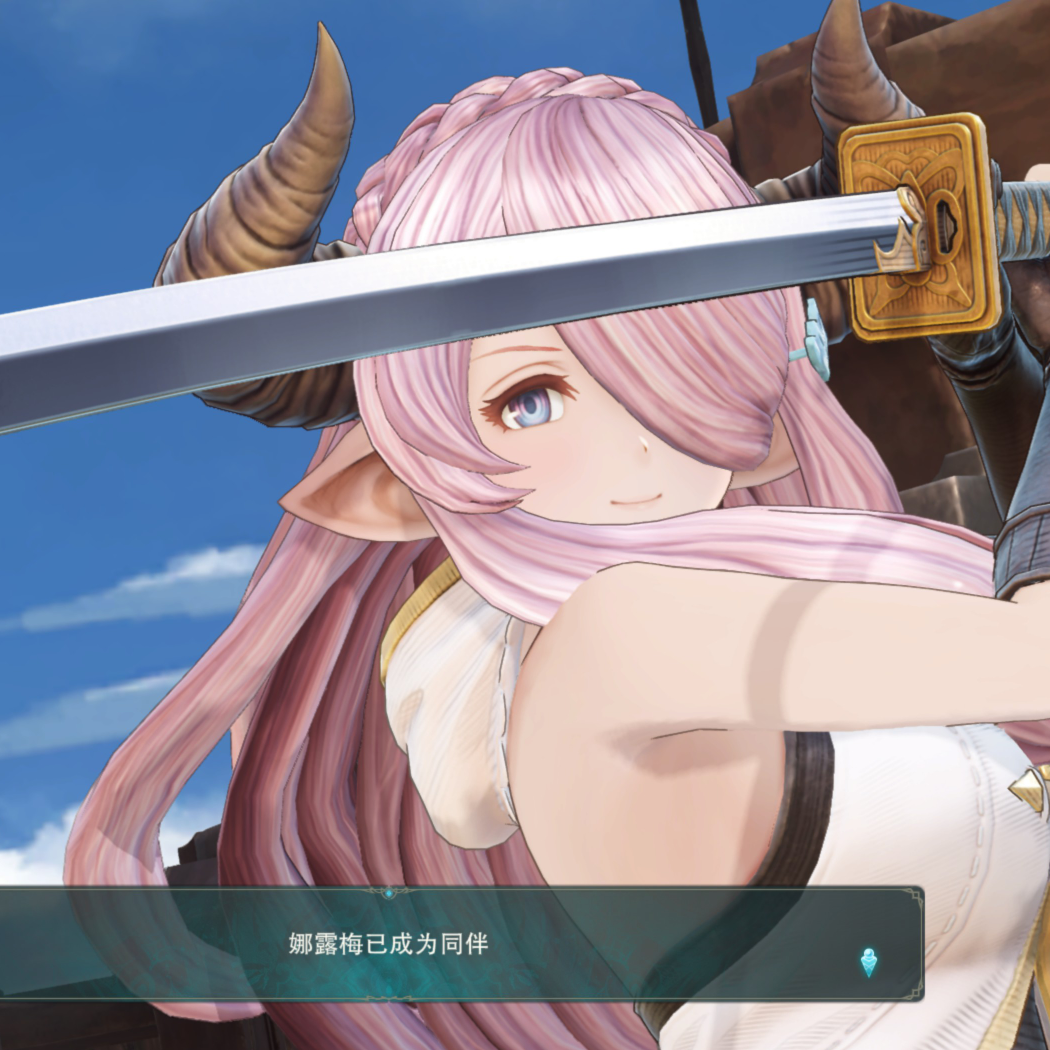This screenshot has height=1050, width=1050.
Task: Click the teal continue arrow in dialogue box
Action: point(869,962)
